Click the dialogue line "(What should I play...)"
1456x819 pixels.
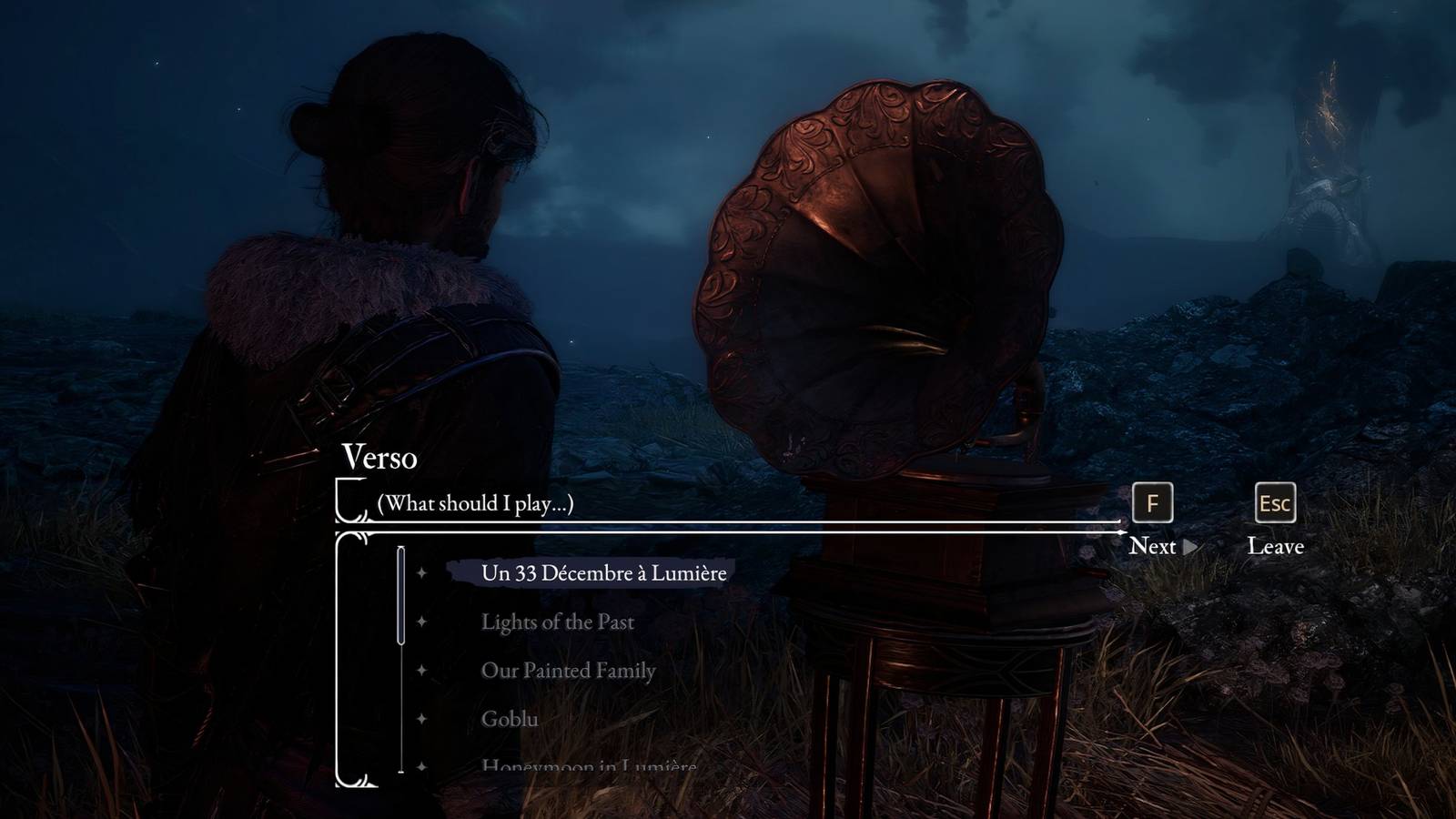coord(474,502)
